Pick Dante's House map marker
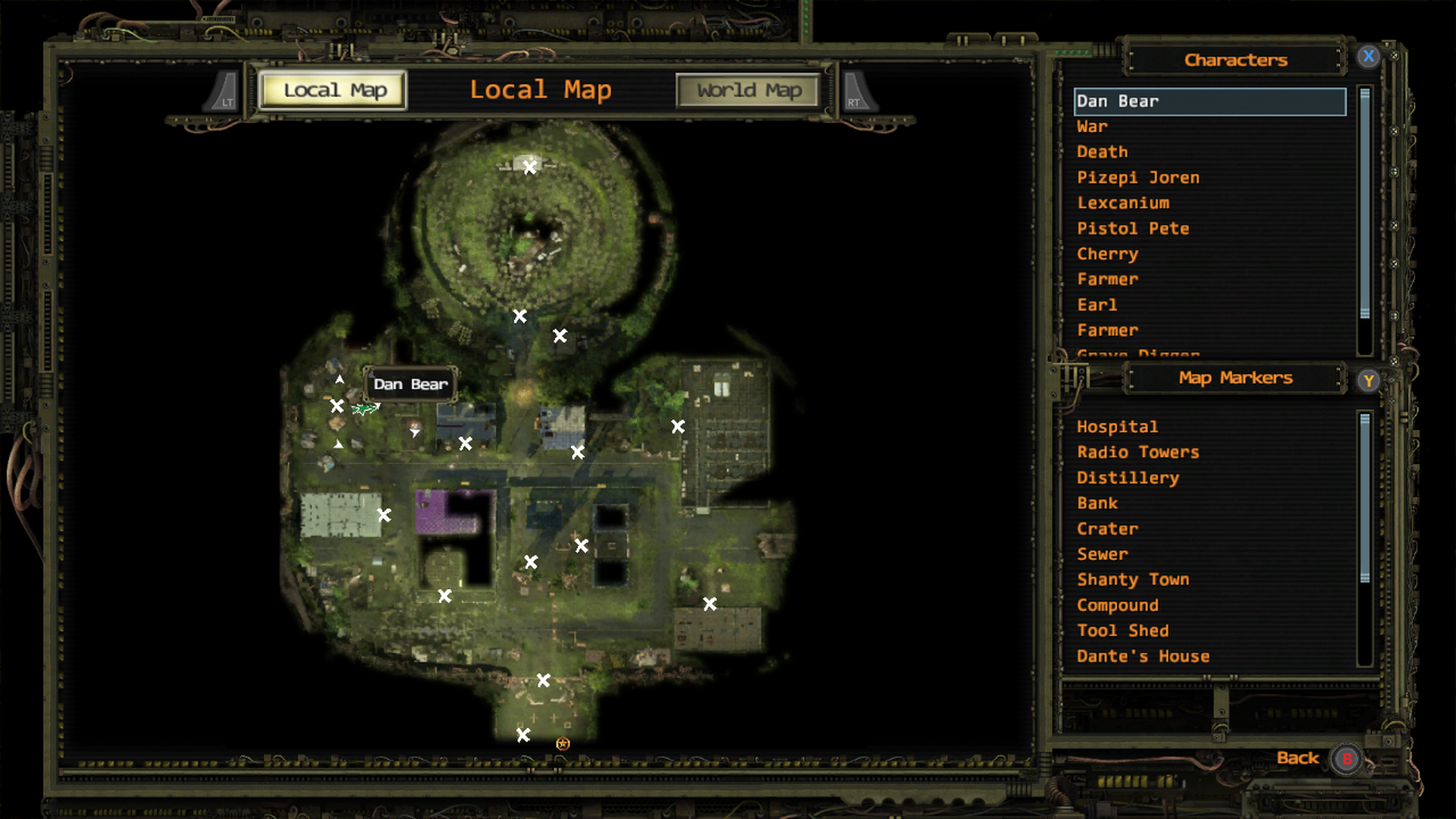This screenshot has width=1456, height=819. click(1143, 657)
